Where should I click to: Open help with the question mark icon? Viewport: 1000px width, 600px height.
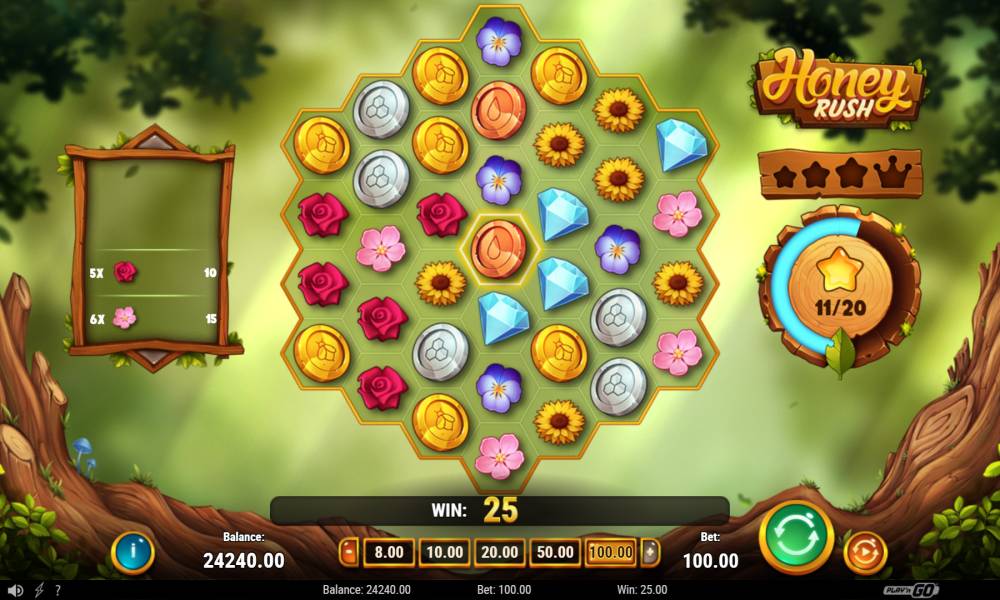[x=58, y=590]
